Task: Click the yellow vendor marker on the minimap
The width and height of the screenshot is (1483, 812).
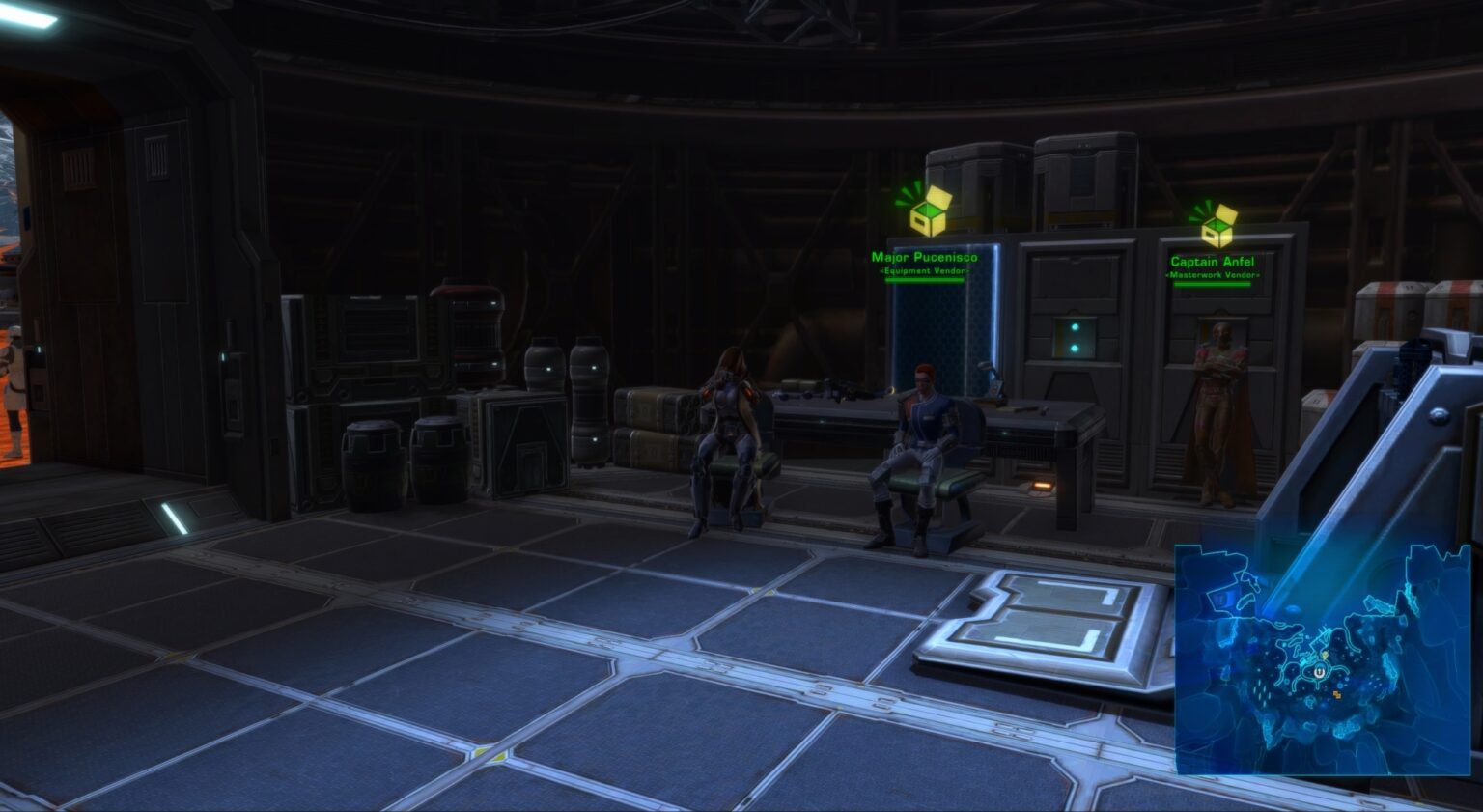Action: pos(1325,656)
